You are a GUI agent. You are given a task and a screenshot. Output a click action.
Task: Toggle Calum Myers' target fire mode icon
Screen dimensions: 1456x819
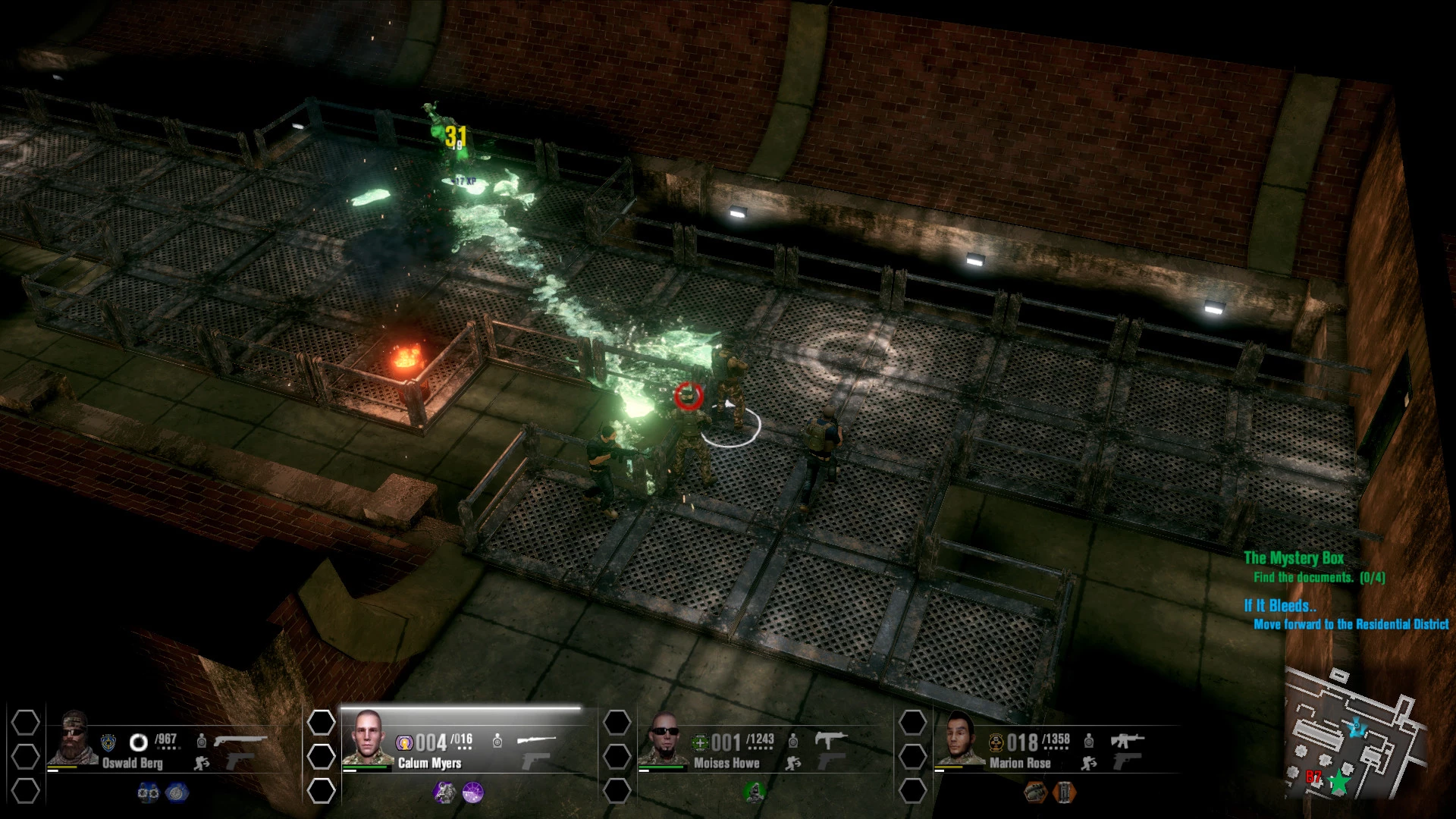click(497, 740)
